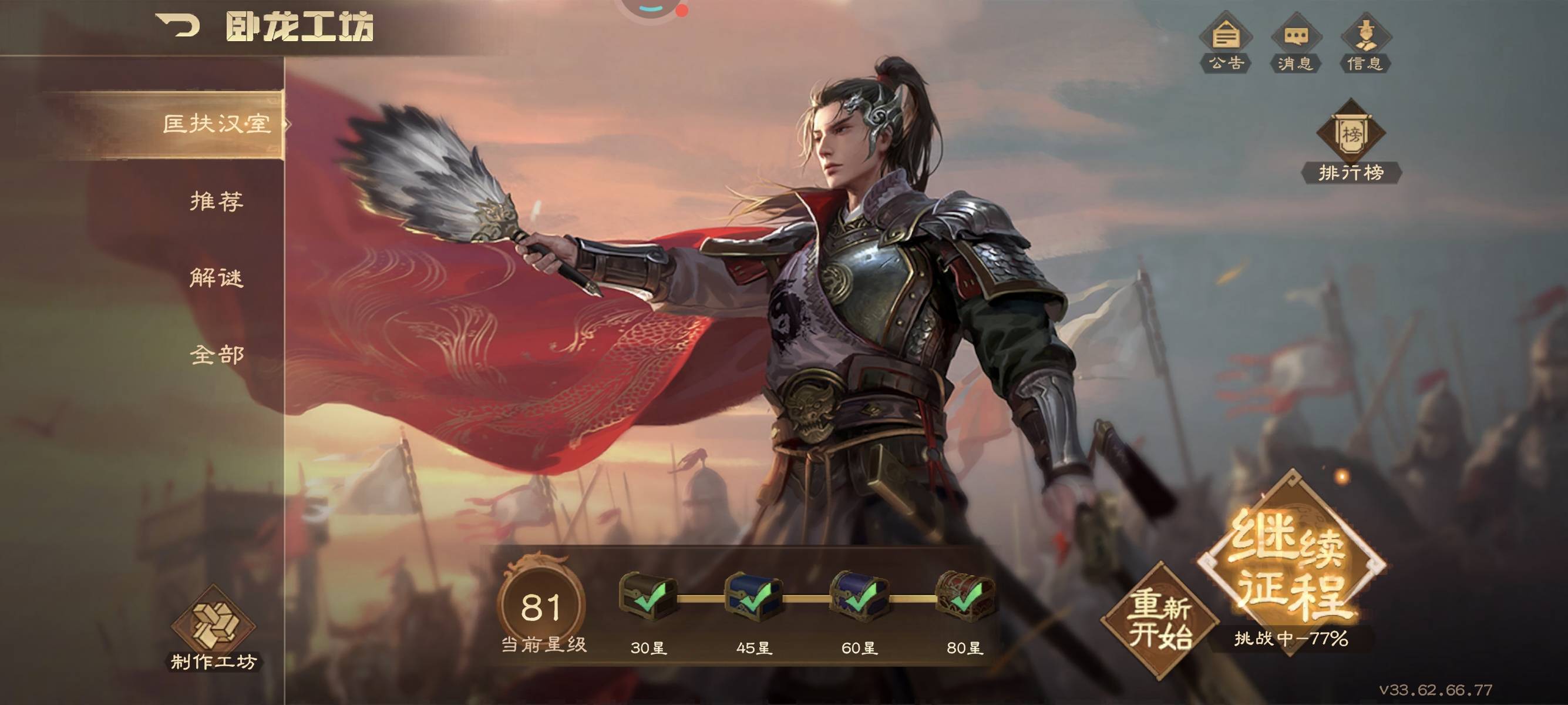Claim the 30星 reward chest
The image size is (1568, 705).
click(648, 597)
